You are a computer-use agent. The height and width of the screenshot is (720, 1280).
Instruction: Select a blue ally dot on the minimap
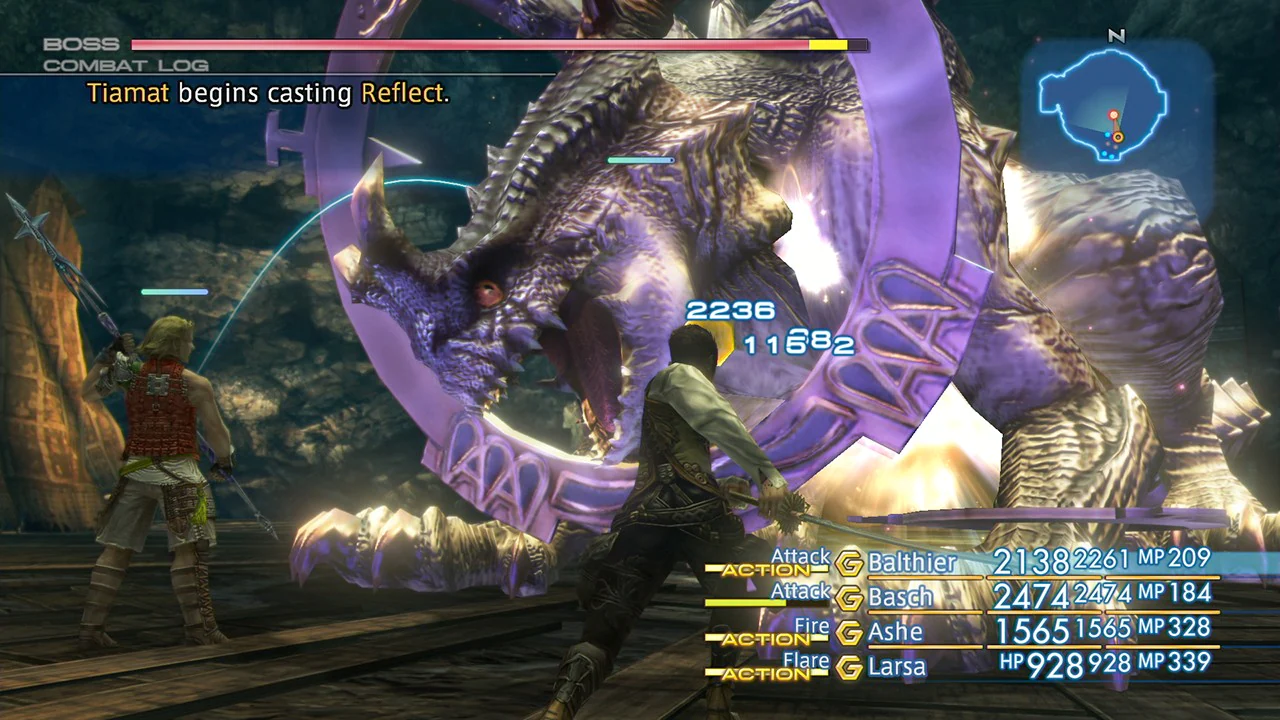tap(1107, 135)
